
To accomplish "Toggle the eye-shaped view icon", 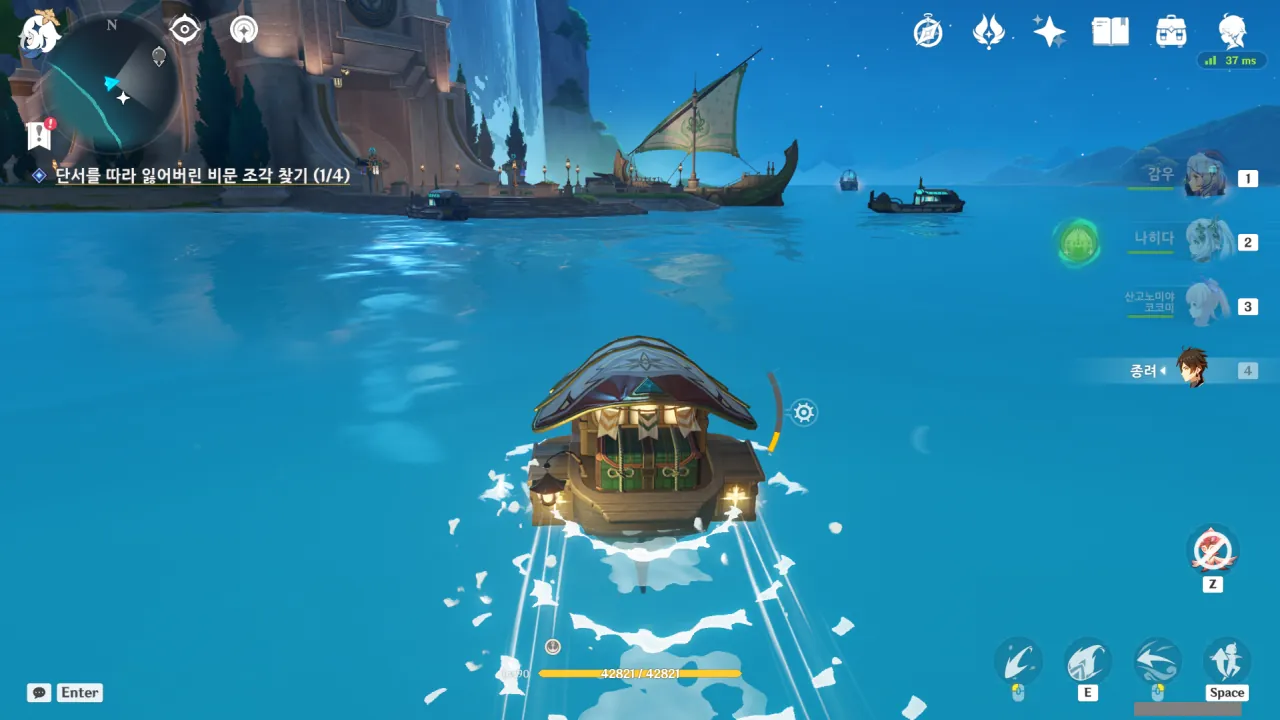I will (185, 30).
